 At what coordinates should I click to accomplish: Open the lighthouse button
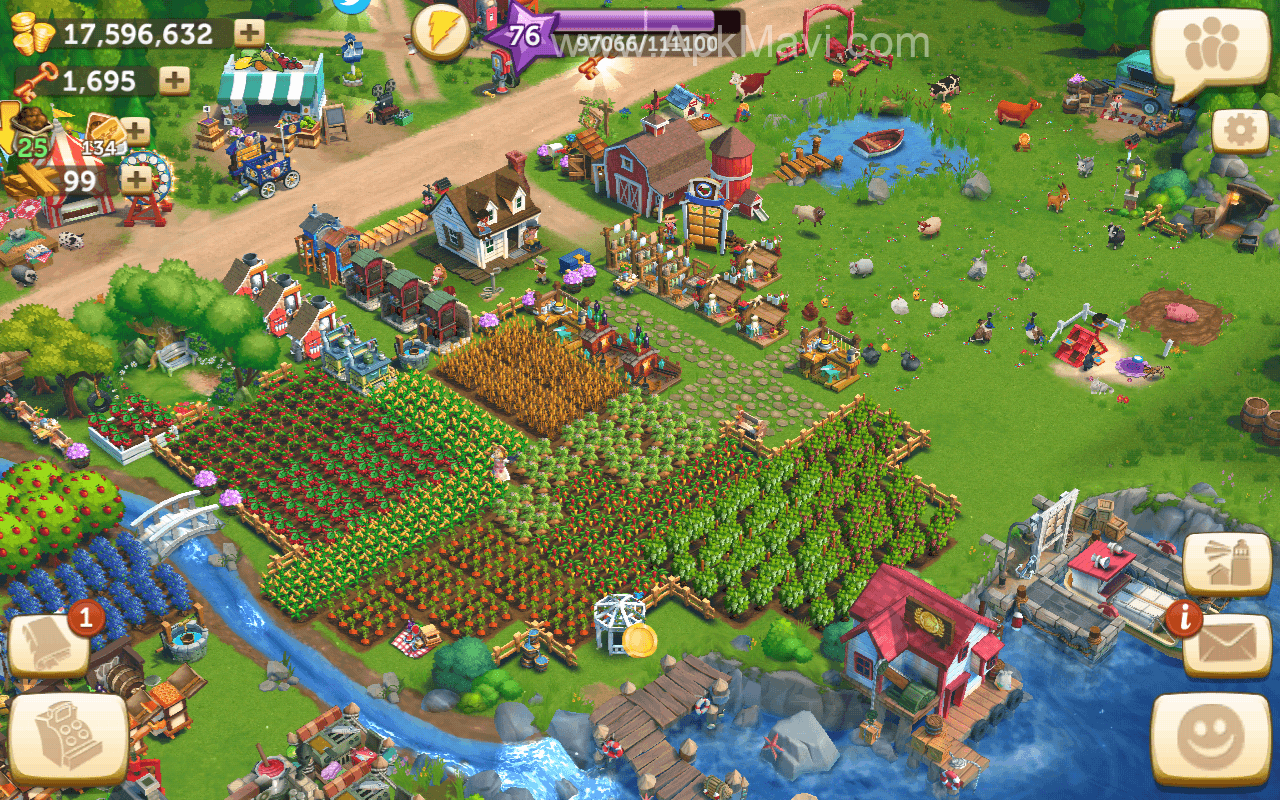coord(1226,564)
